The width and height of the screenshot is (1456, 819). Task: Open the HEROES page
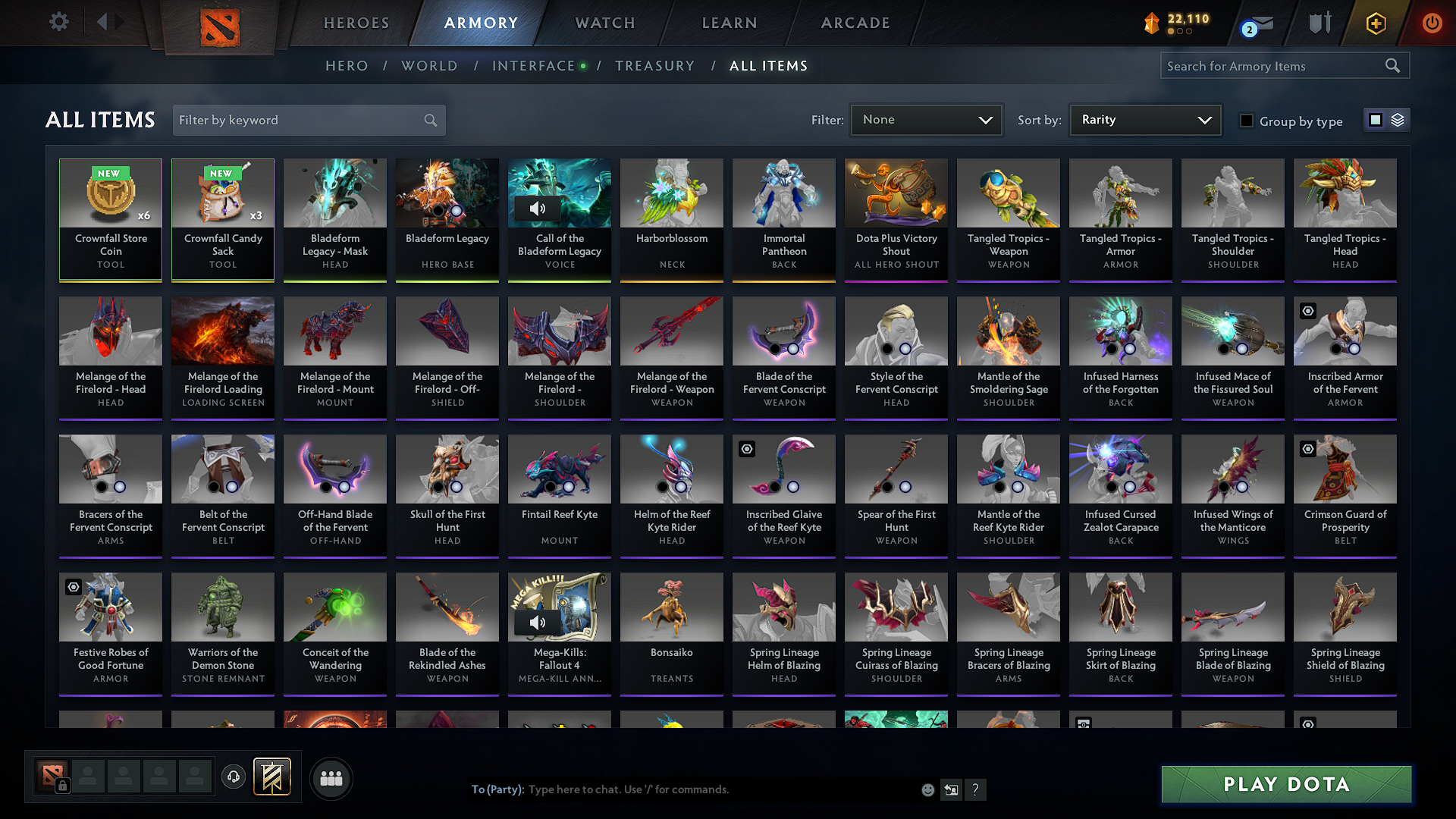click(356, 23)
